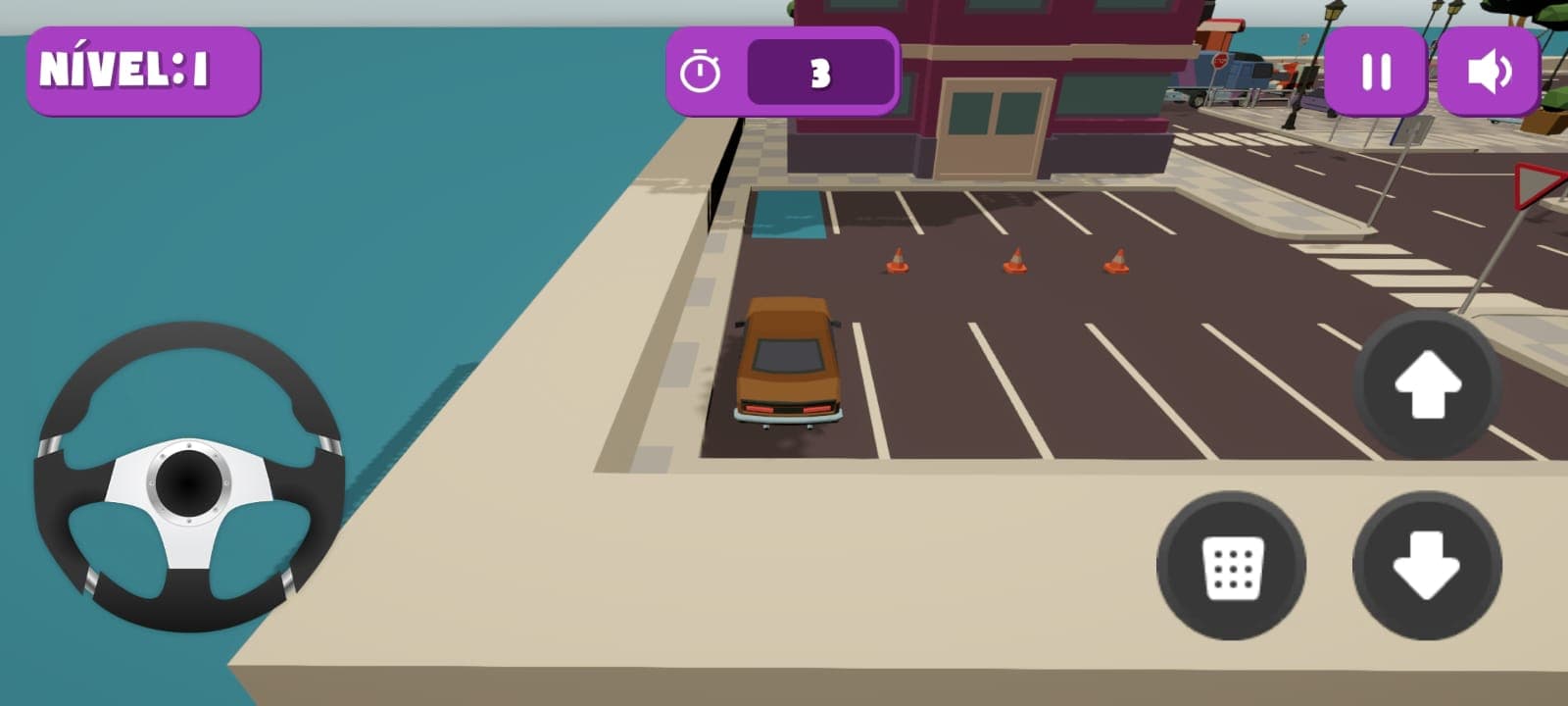Select the NÍVEL: 1 level banner
1568x706 pixels.
coord(143,71)
